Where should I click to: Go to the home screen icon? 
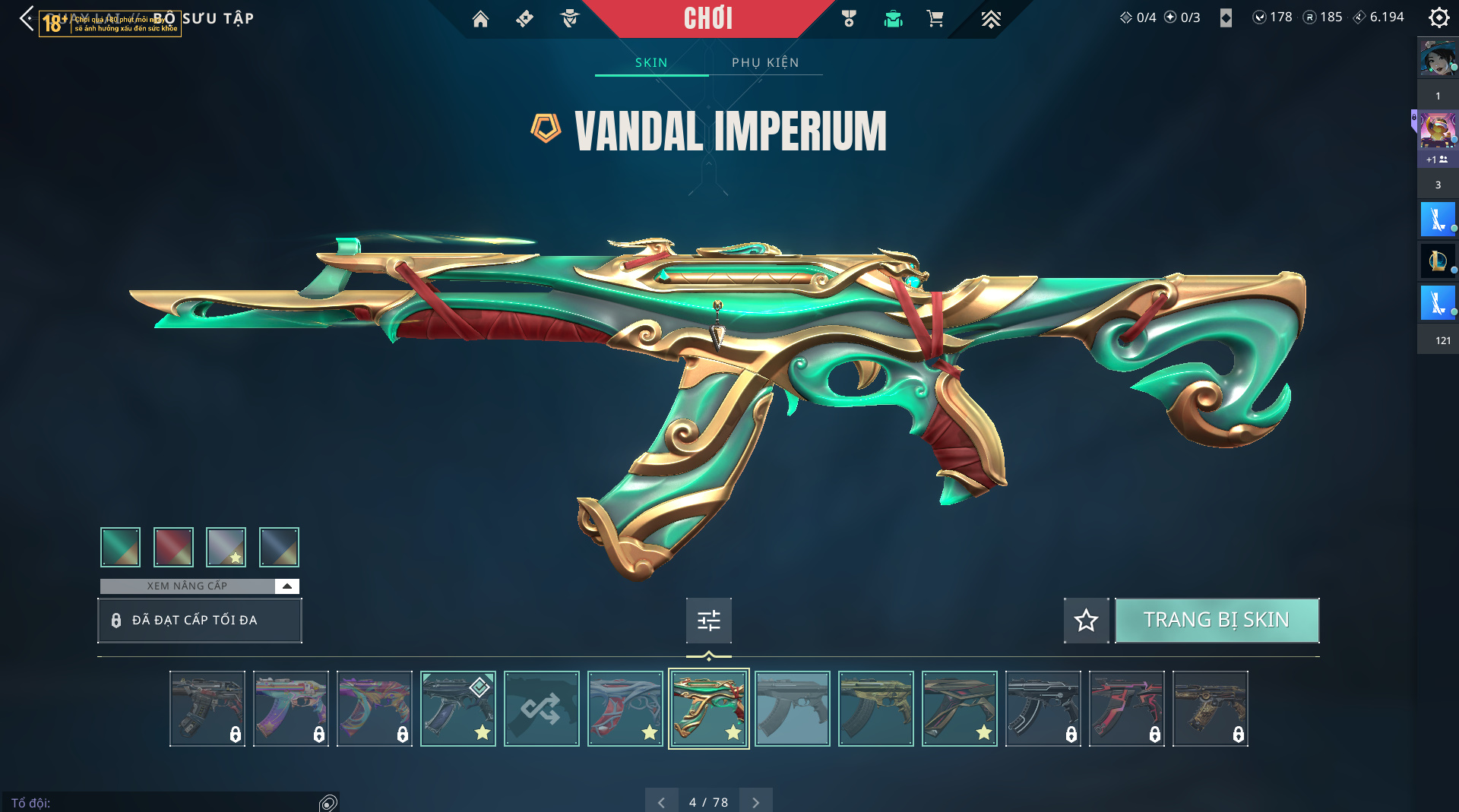[x=480, y=19]
